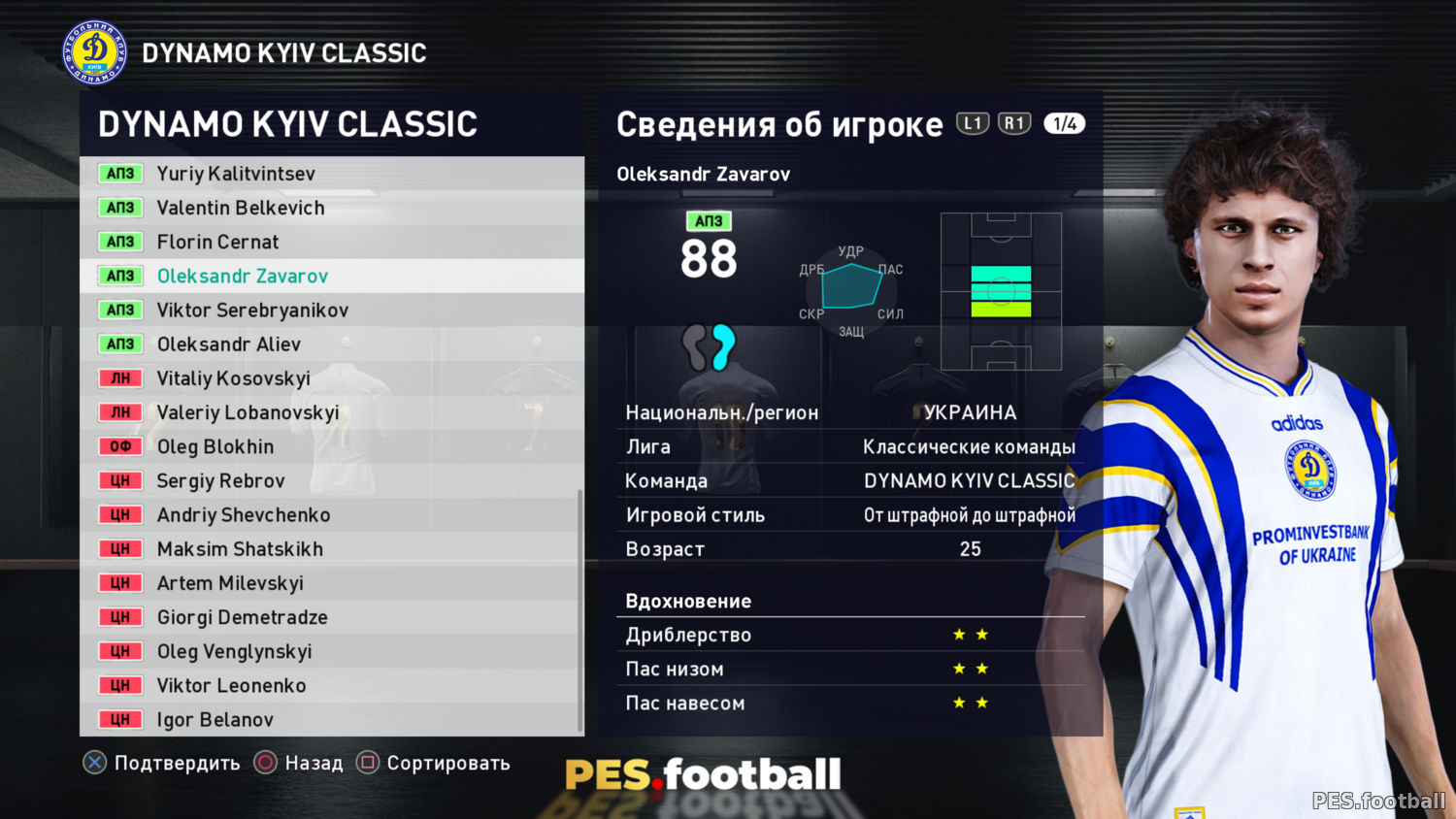This screenshot has height=819, width=1456.
Task: Select Yuriy Kalitvintsev from the player list
Action: click(x=236, y=174)
